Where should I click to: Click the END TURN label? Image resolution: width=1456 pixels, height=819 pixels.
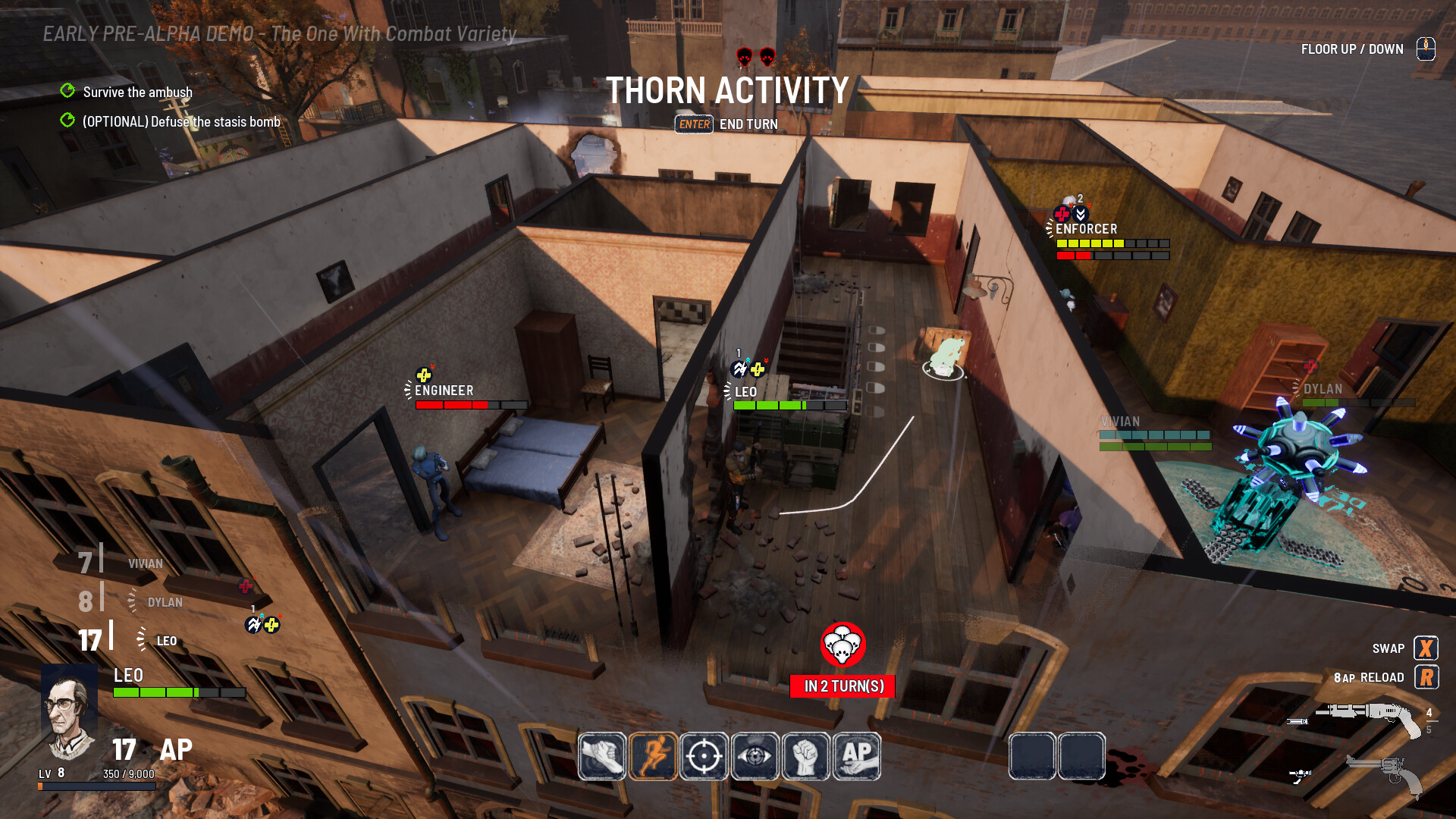pyautogui.click(x=748, y=124)
